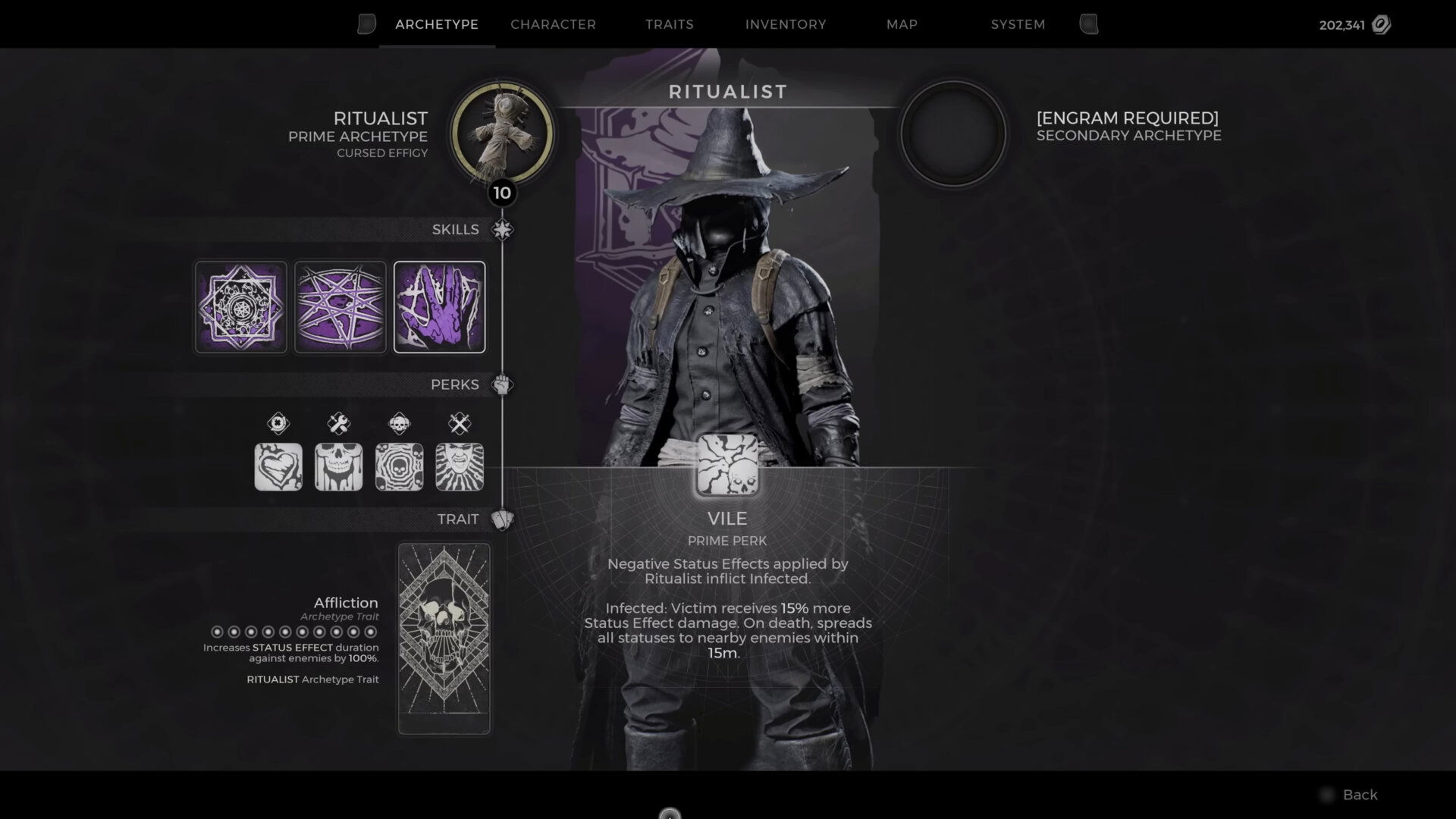Click the Cursed Effigy archetype portrait
Image resolution: width=1456 pixels, height=819 pixels.
[x=502, y=134]
